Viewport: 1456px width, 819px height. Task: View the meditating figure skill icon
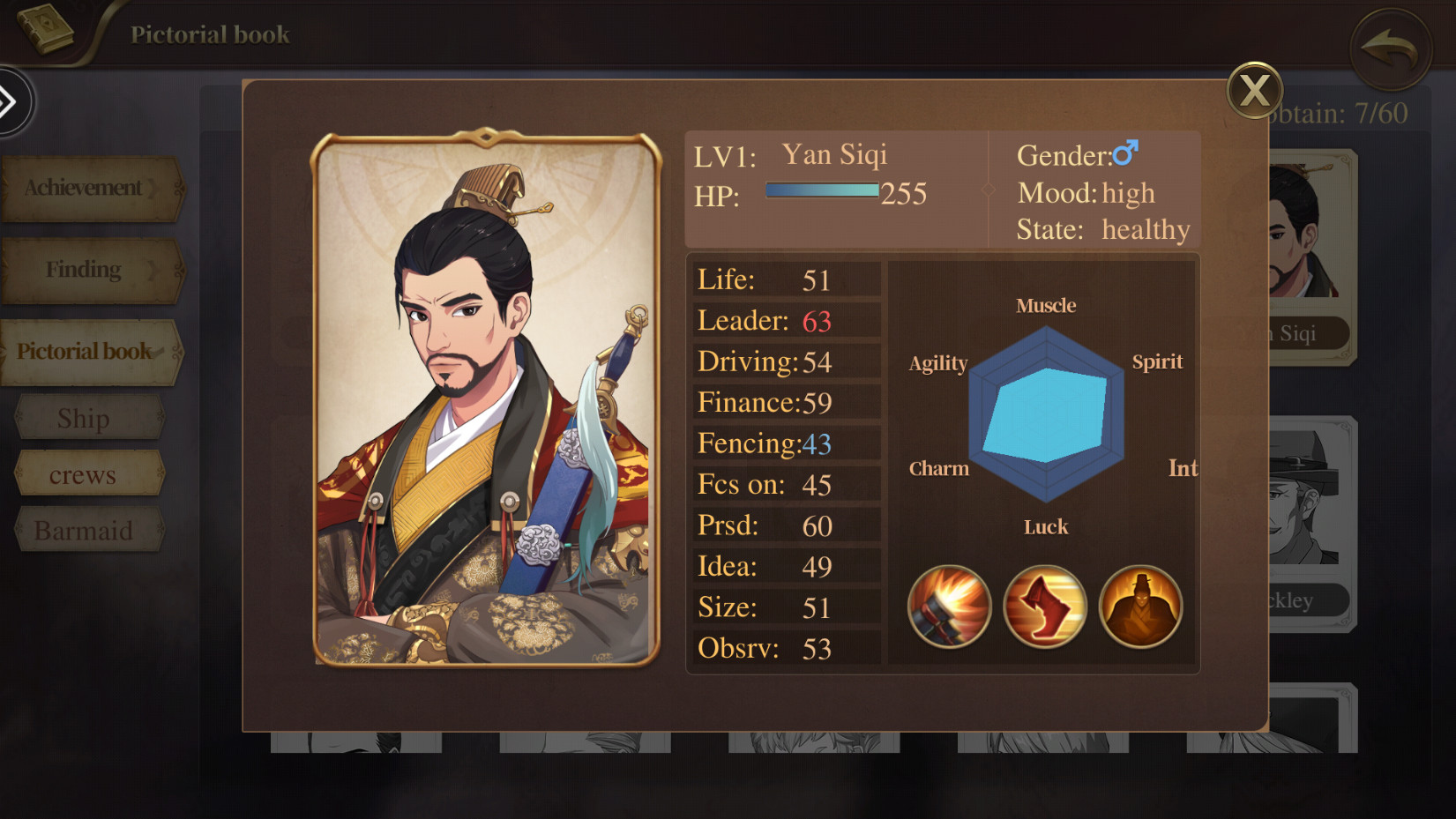[x=1139, y=607]
